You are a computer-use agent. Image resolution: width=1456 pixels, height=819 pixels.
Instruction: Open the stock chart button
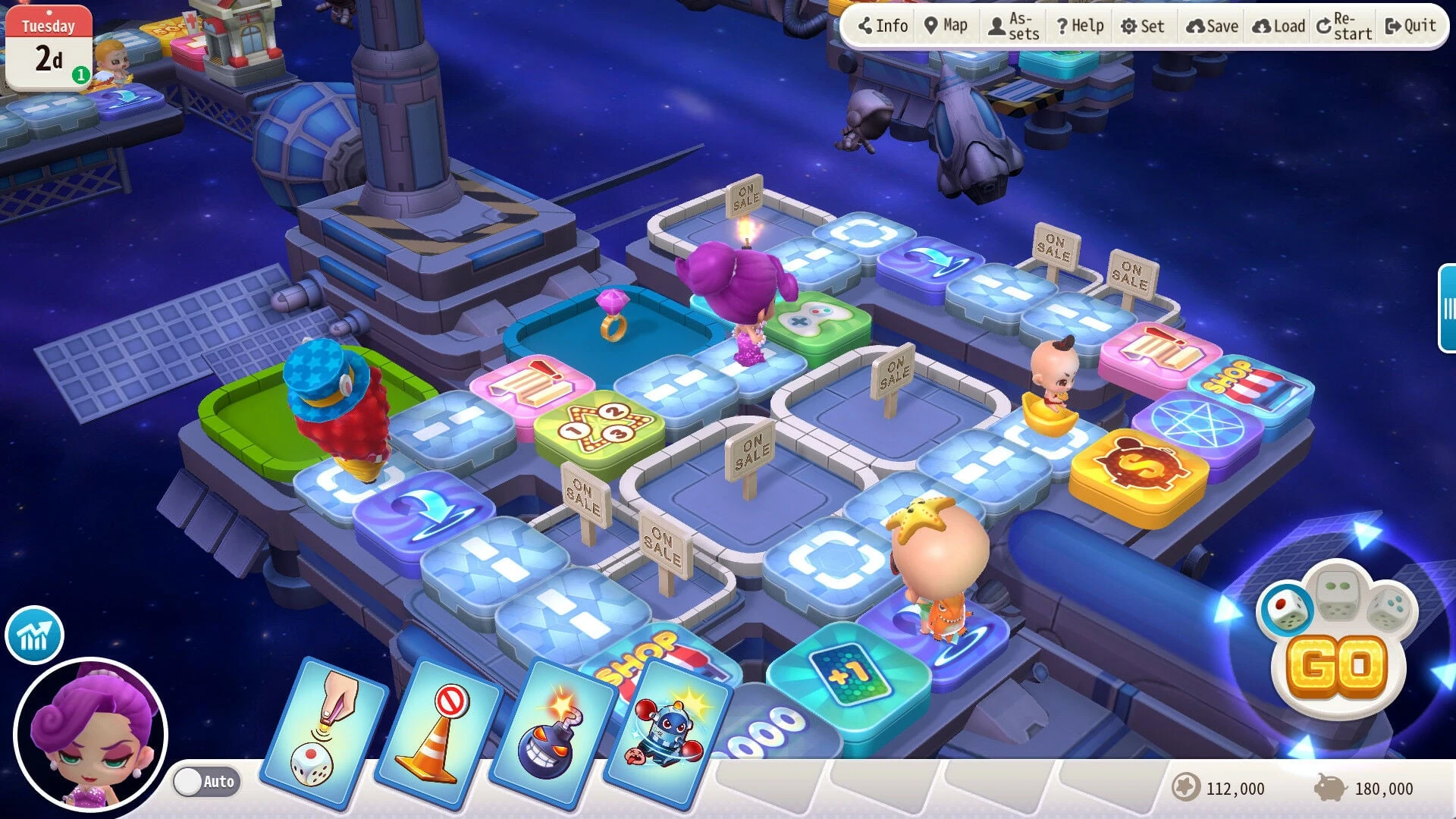[34, 635]
